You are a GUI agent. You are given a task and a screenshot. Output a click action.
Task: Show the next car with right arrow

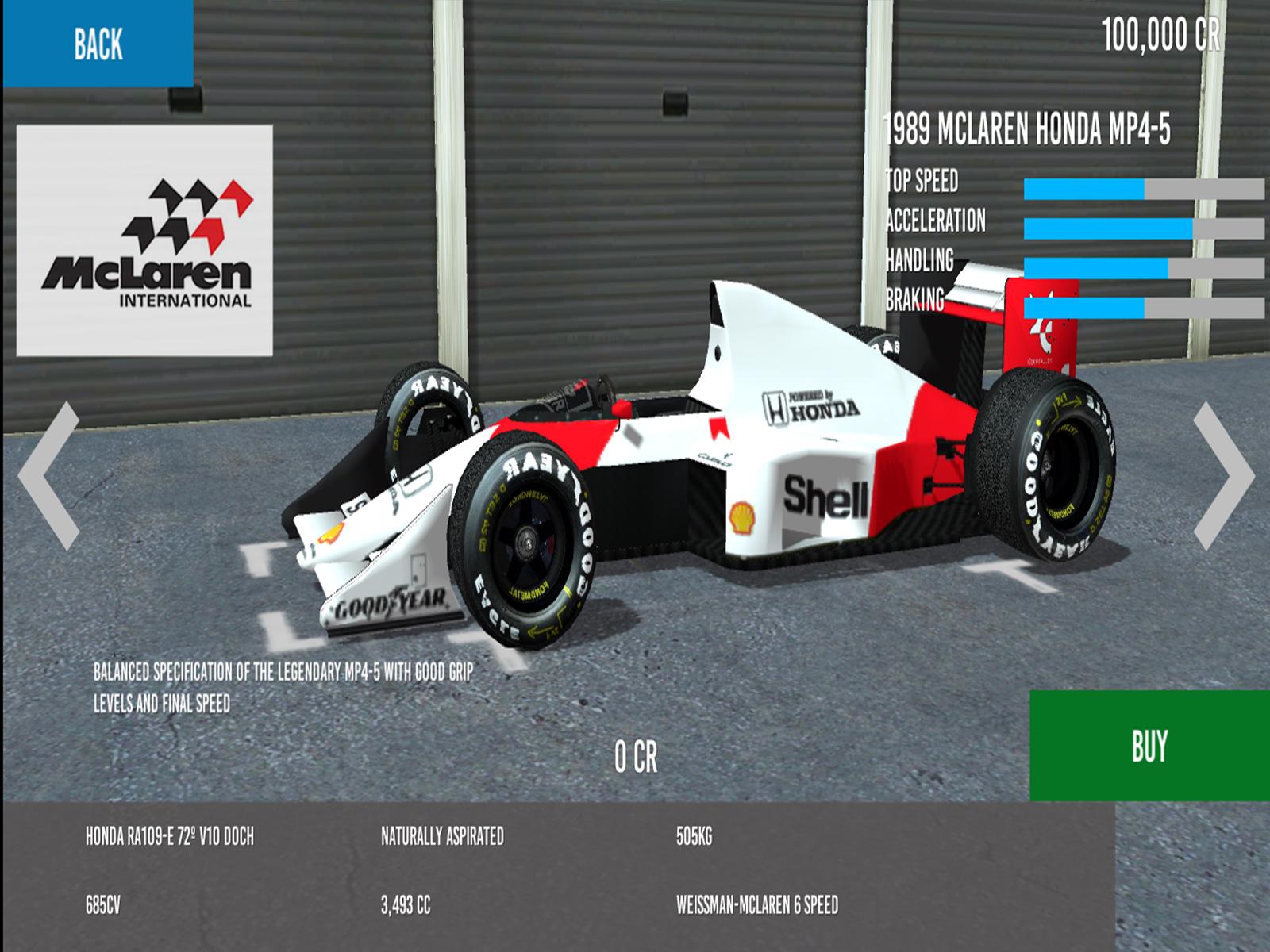tap(1223, 476)
